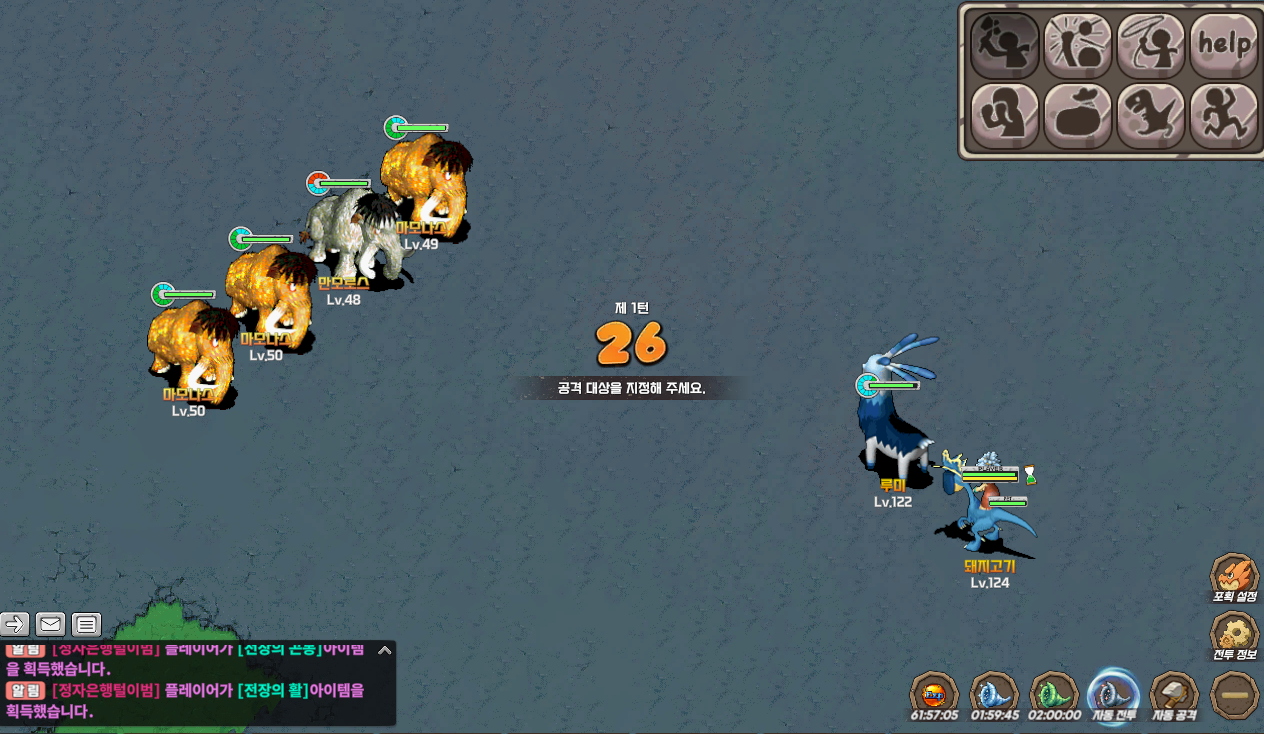Choose the guard defend command

(x=1005, y=115)
